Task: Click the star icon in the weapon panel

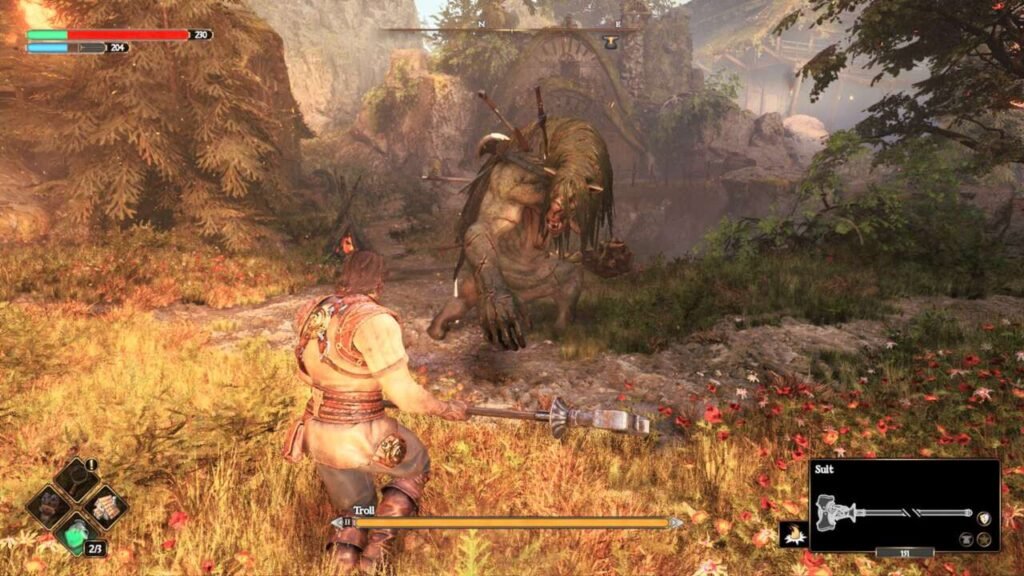Action: [x=985, y=539]
